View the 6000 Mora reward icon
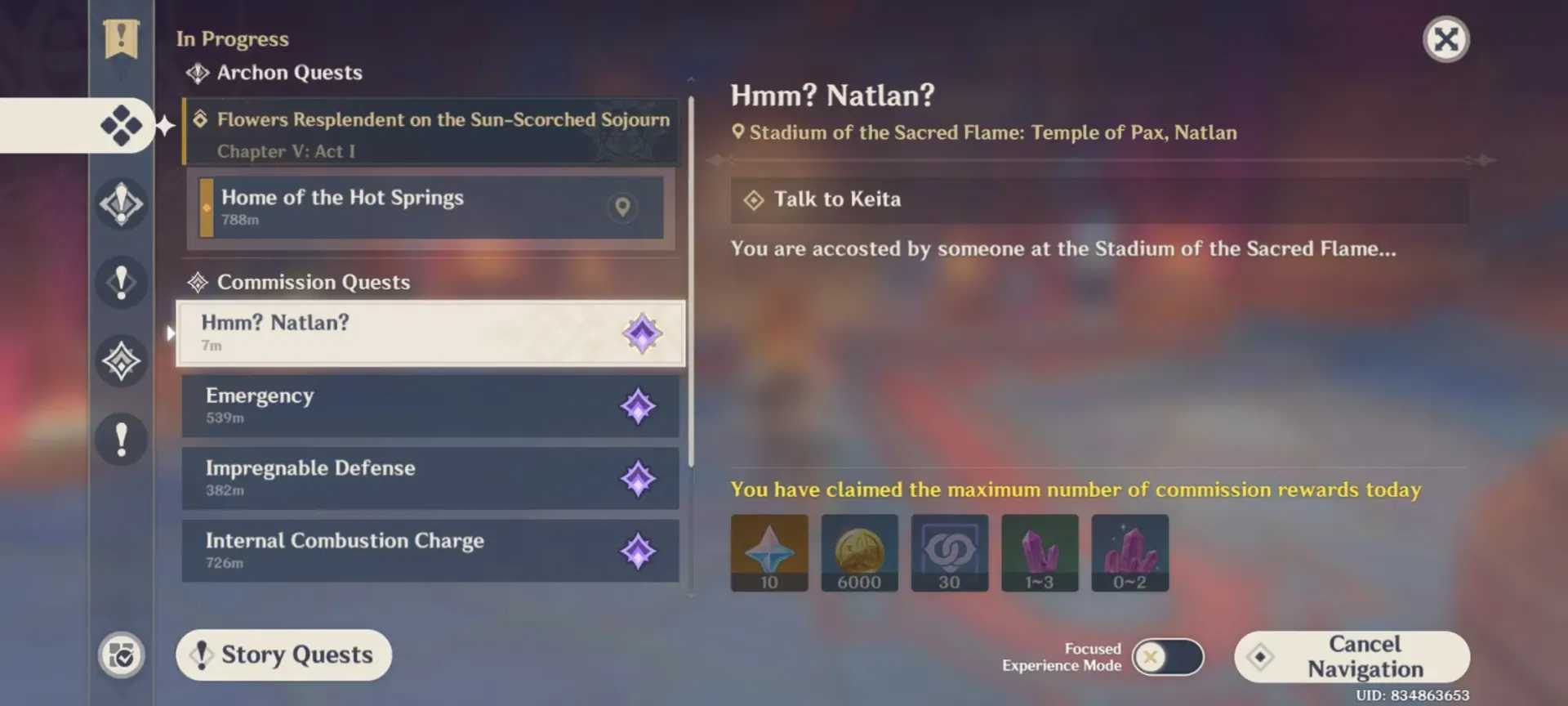 click(859, 552)
